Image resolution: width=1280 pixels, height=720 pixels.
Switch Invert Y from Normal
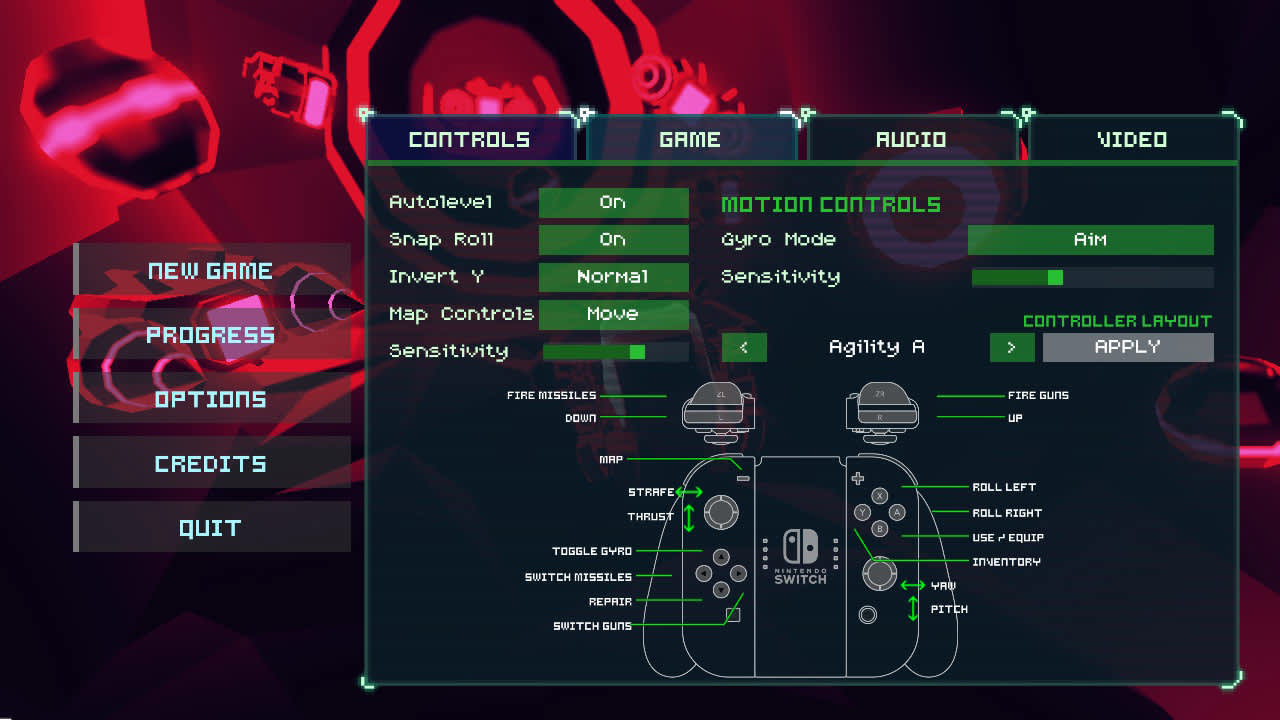(x=613, y=277)
